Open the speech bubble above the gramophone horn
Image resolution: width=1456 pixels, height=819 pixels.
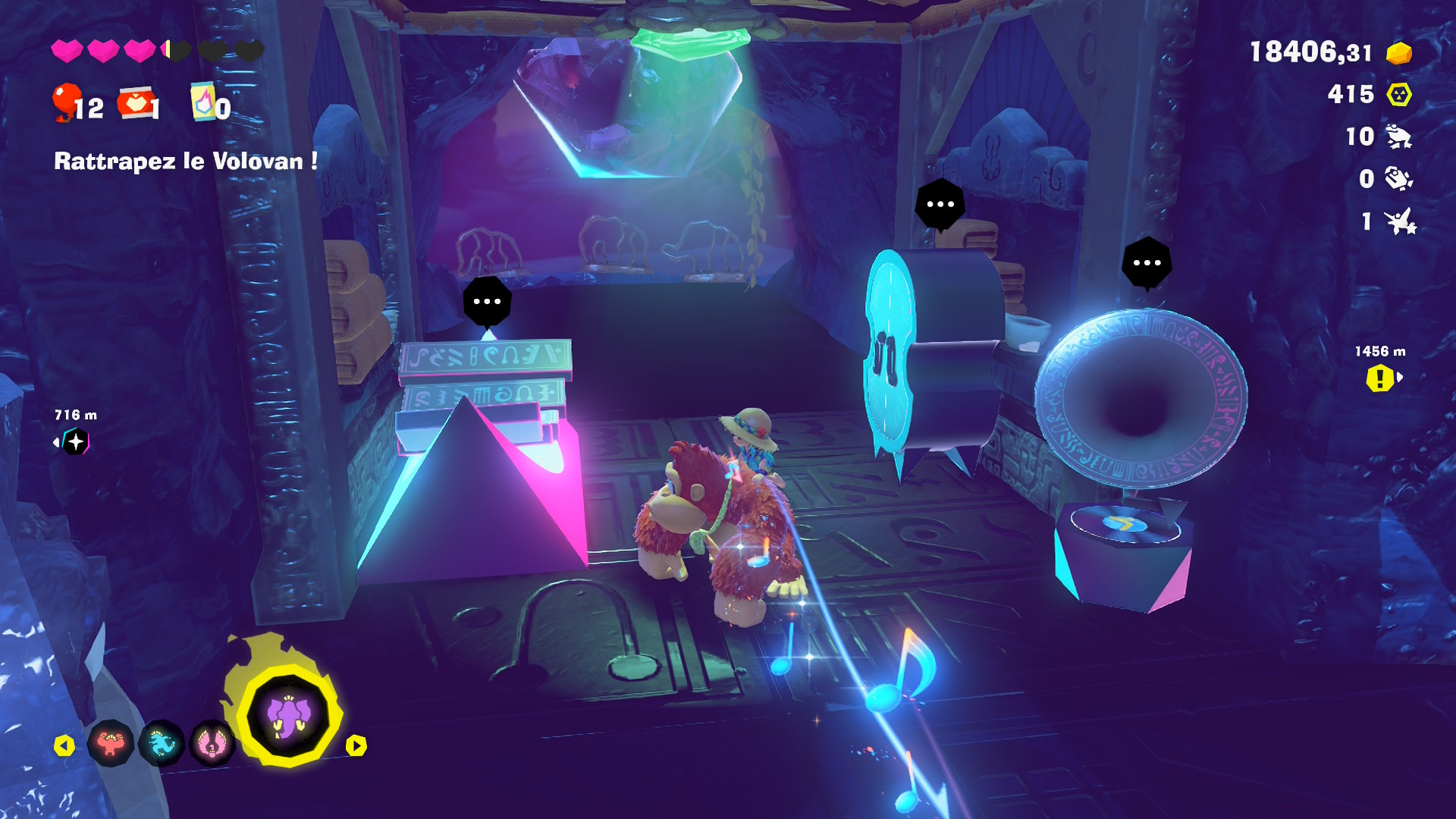coord(1147,263)
